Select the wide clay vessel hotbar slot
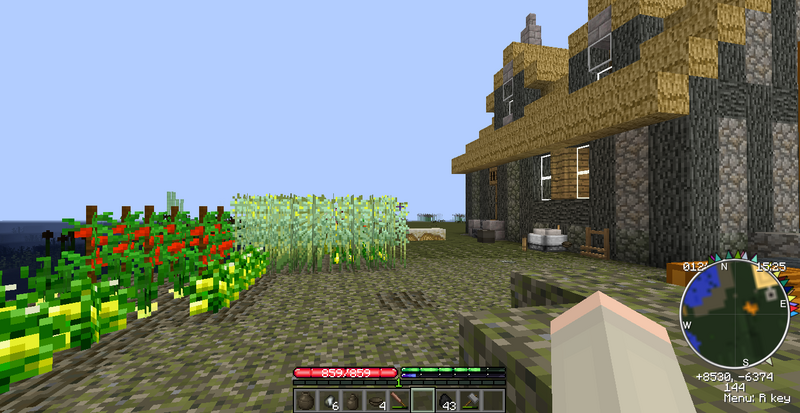Screen dimensions: 800x413 [x=305, y=401]
